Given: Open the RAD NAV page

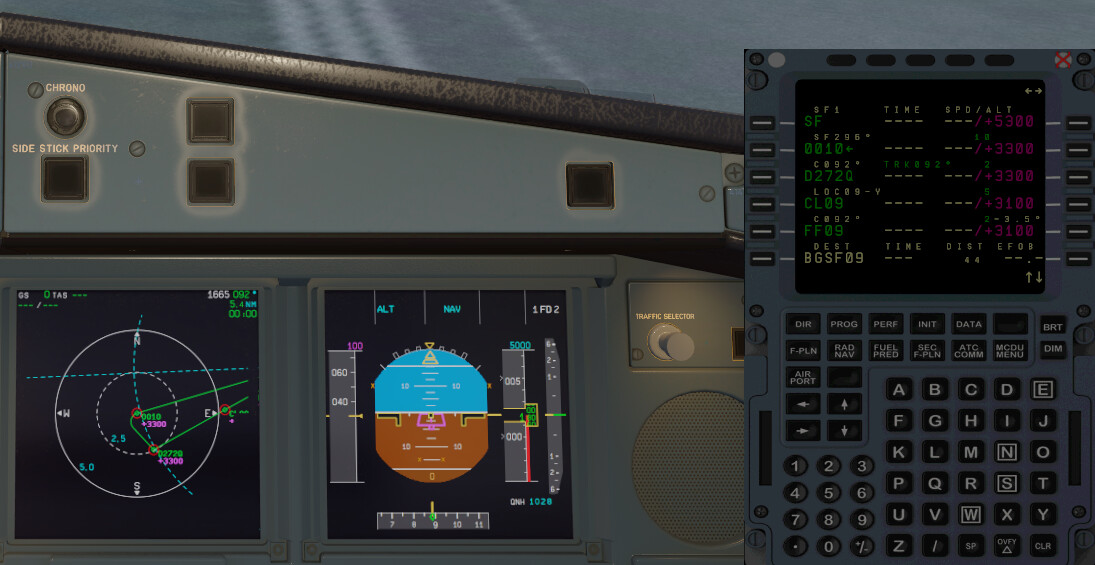Looking at the screenshot, I should click(x=844, y=351).
